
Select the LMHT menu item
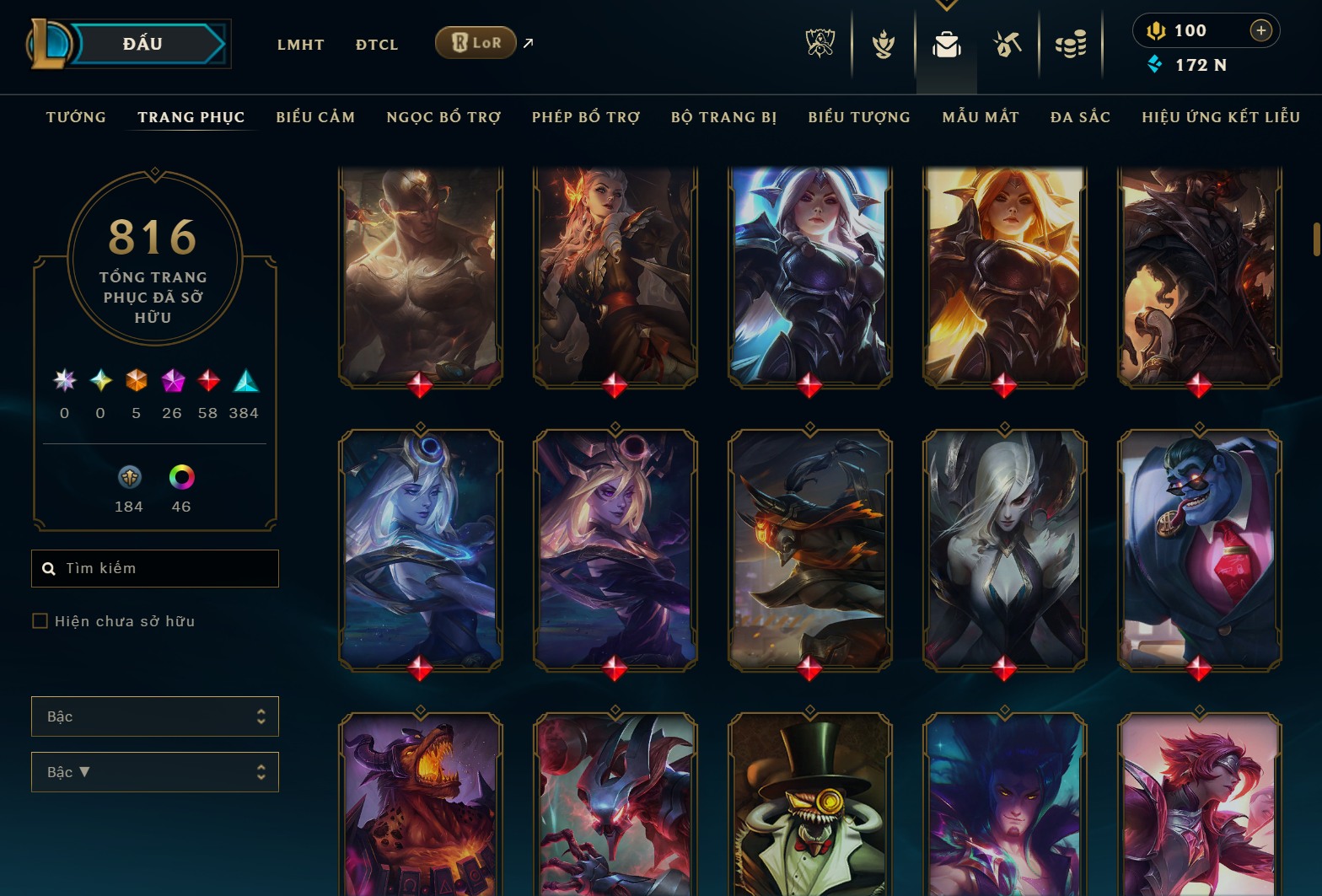[300, 44]
